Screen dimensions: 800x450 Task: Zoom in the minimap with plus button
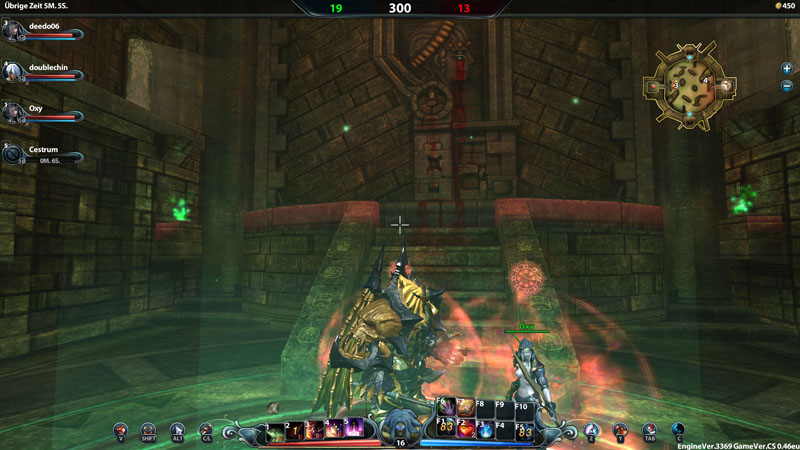787,68
